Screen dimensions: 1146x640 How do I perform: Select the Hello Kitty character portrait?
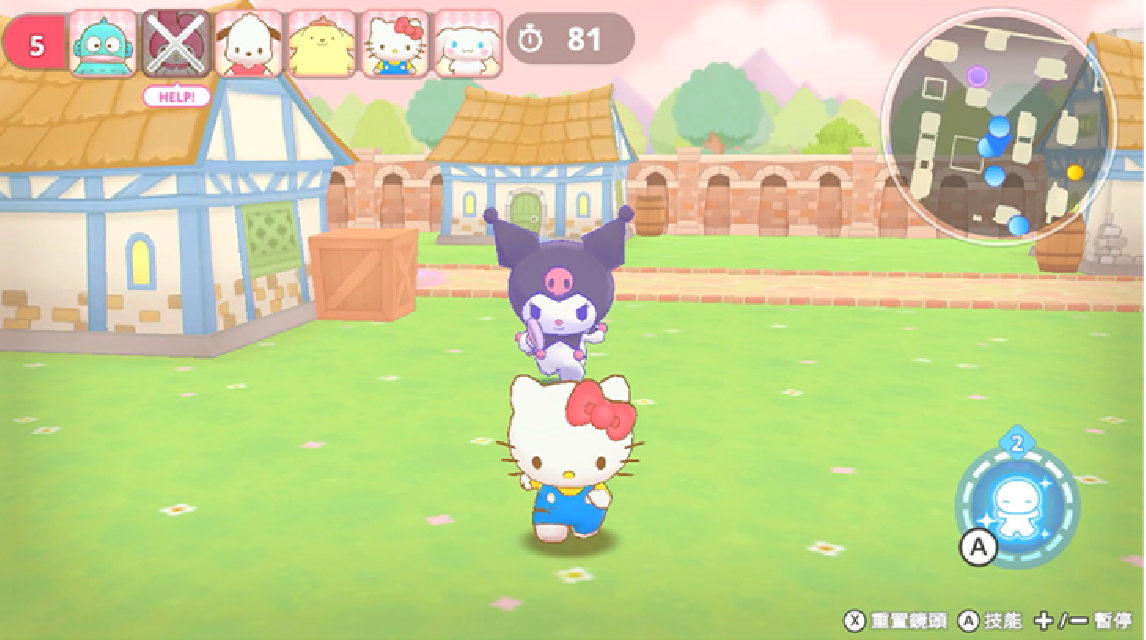395,45
